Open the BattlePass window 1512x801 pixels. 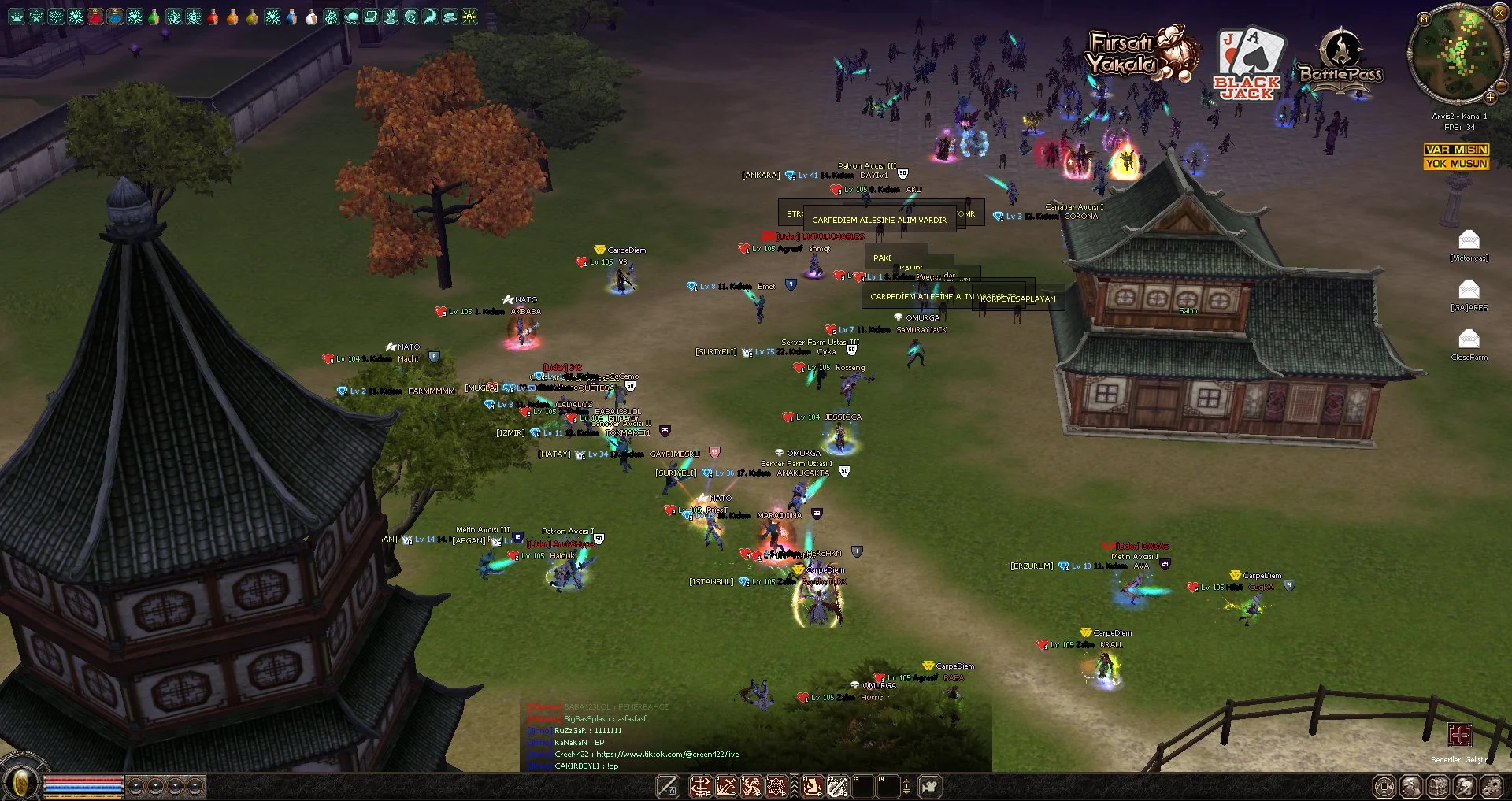tap(1341, 63)
